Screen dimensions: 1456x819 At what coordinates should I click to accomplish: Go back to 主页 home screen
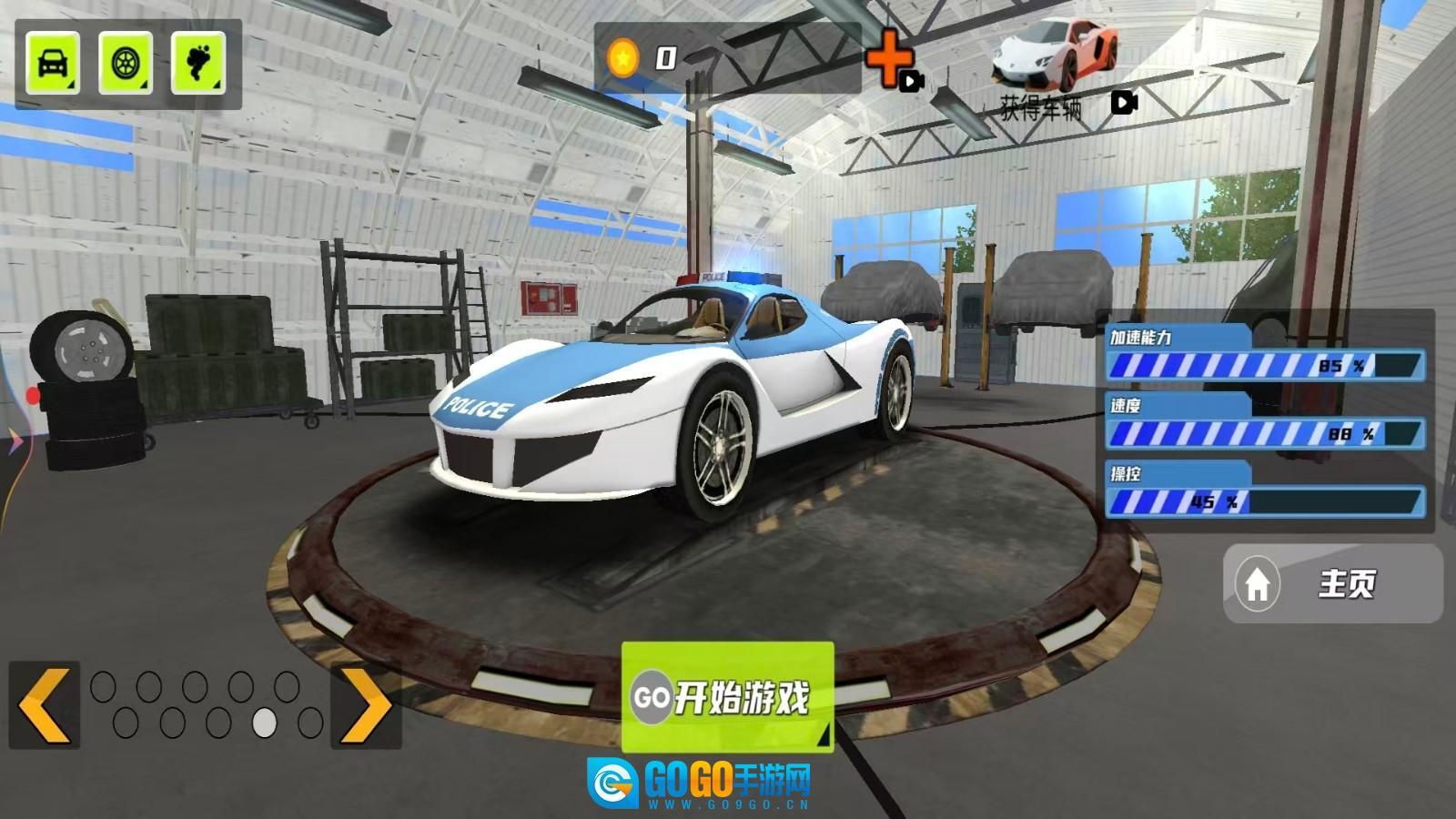coord(1332,583)
